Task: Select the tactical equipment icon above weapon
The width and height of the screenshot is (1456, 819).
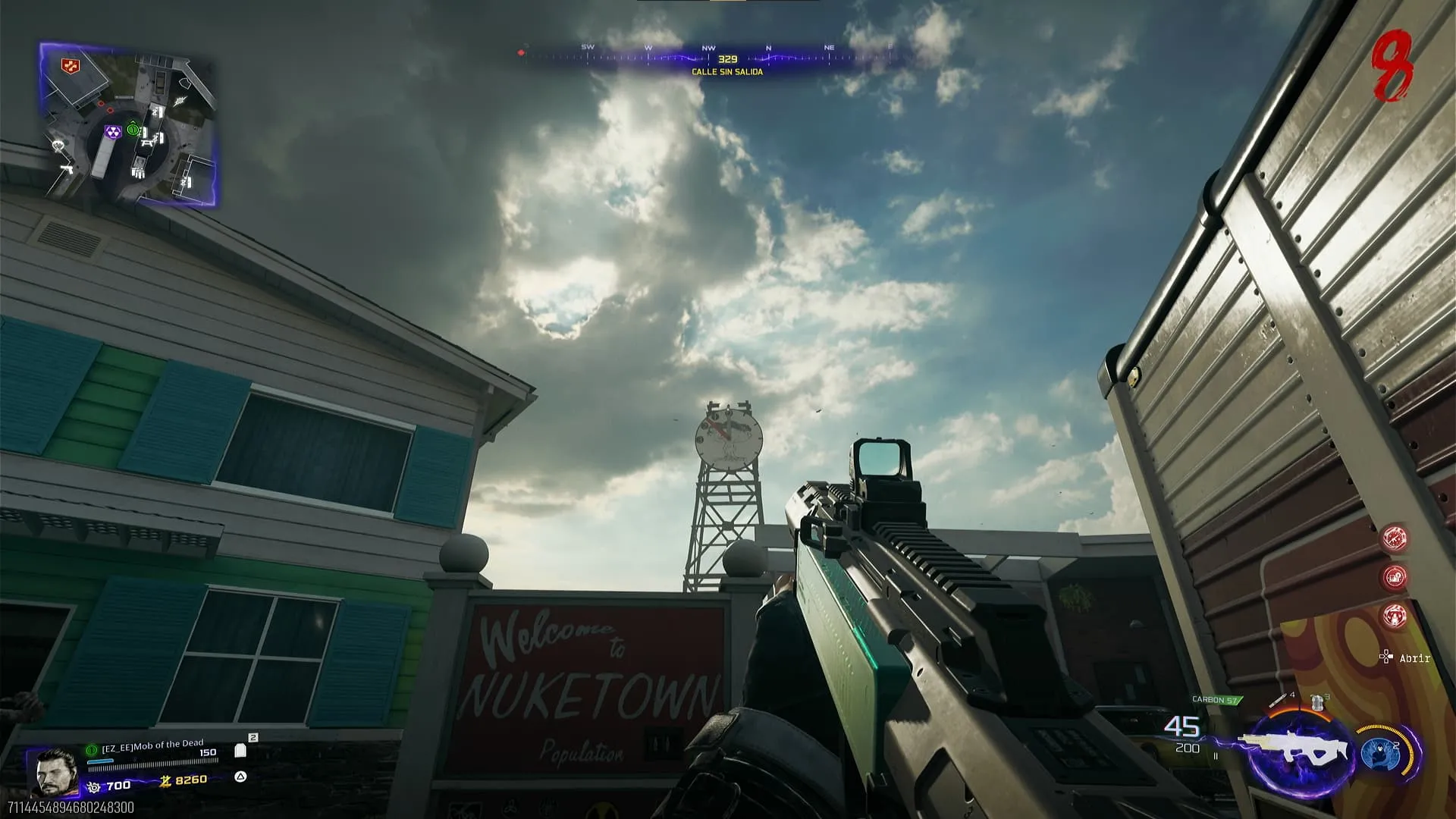Action: click(1319, 702)
